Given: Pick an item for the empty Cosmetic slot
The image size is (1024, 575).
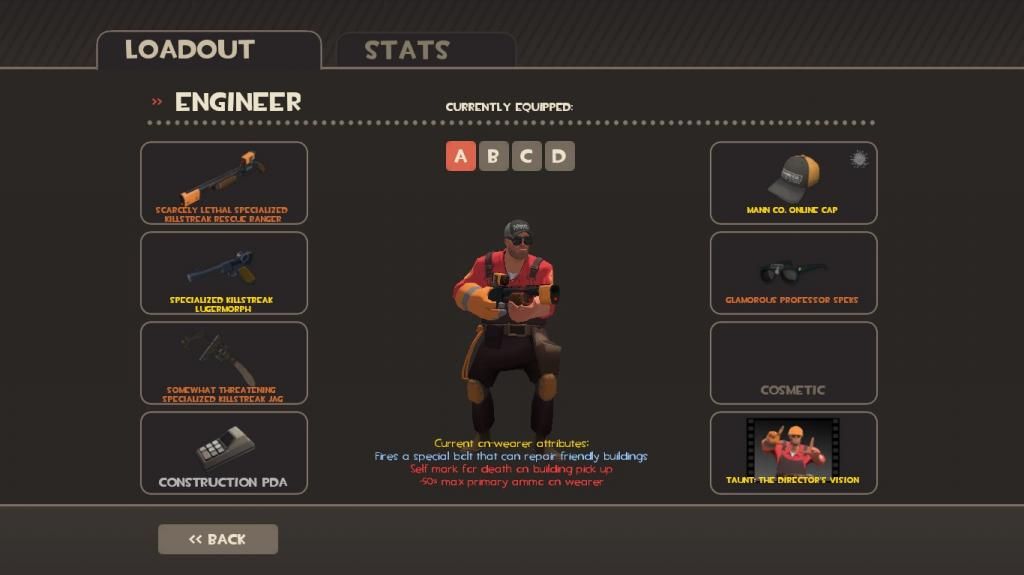Looking at the screenshot, I should point(793,363).
